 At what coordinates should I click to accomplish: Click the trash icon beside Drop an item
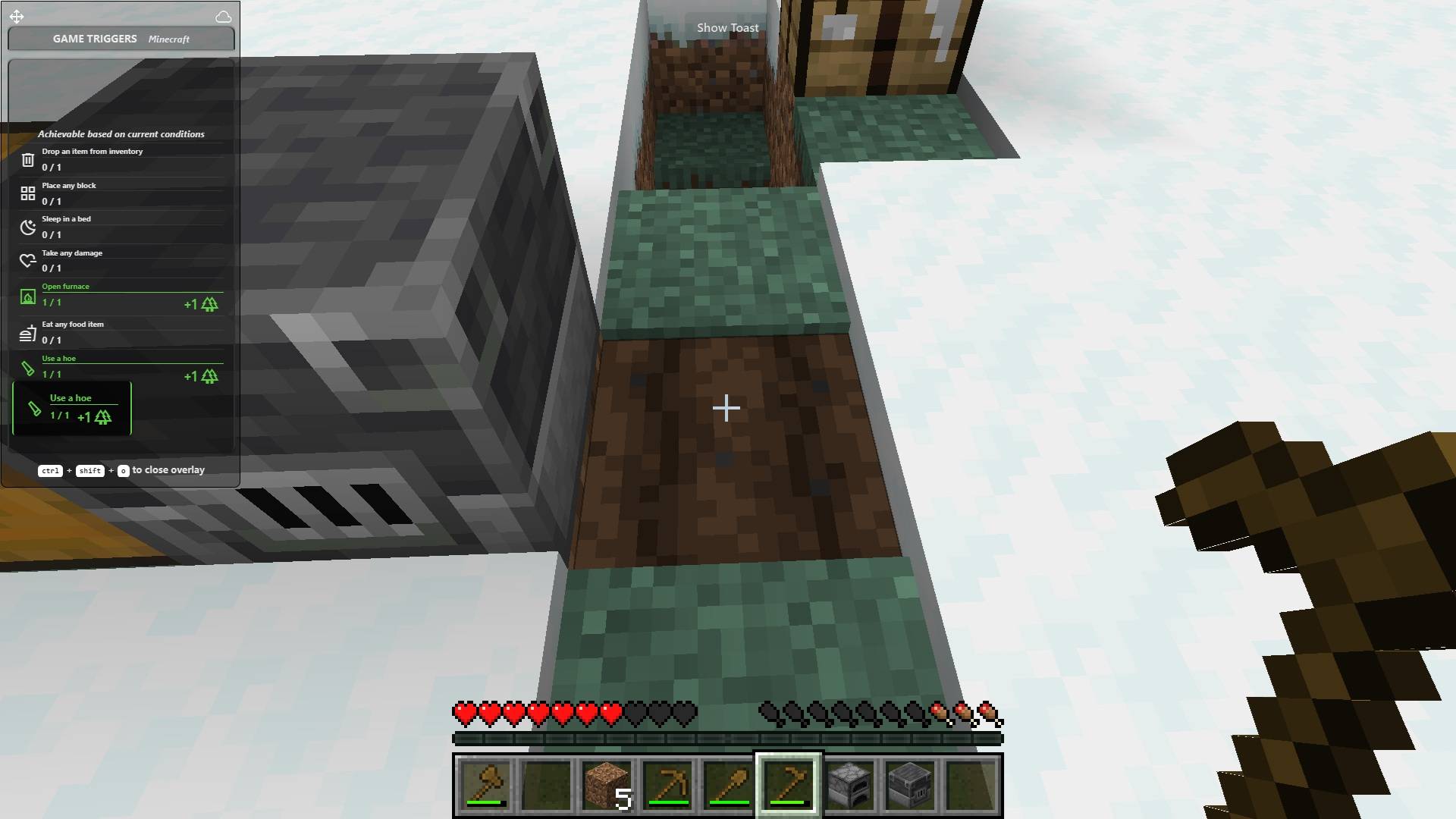[28, 158]
